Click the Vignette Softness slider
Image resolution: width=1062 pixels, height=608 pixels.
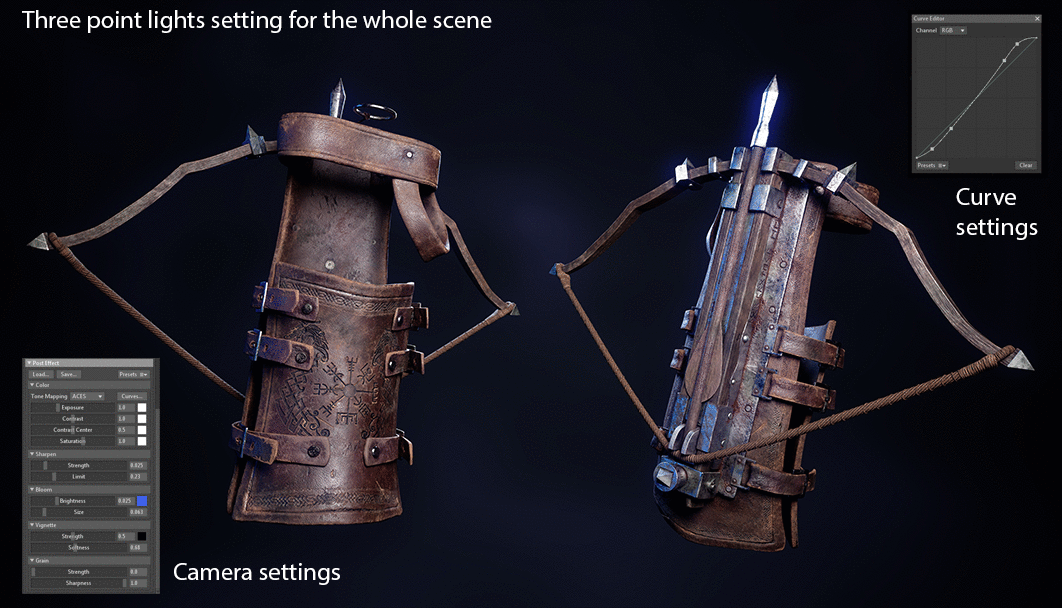(x=79, y=547)
